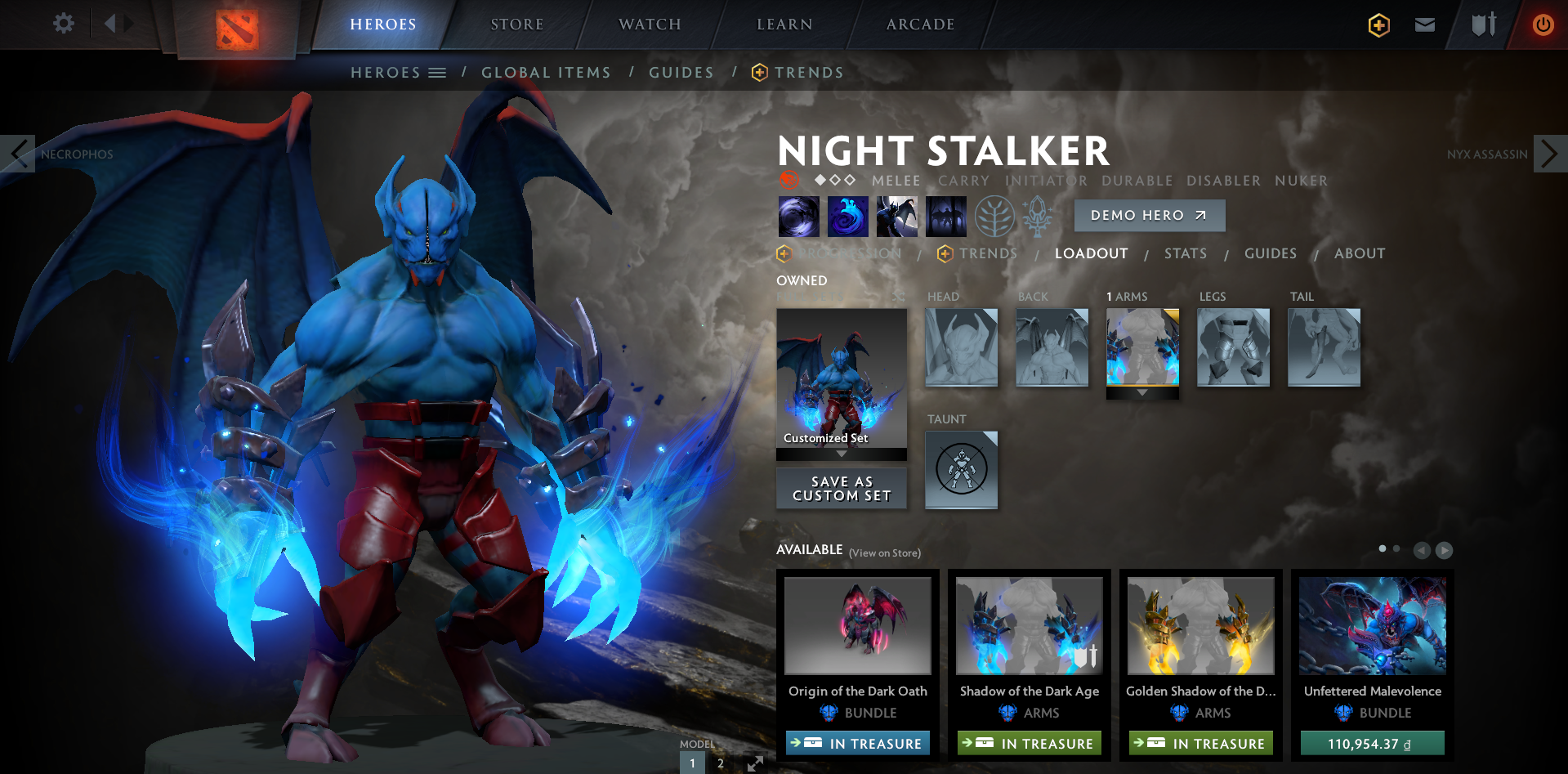Image resolution: width=1568 pixels, height=774 pixels.
Task: Click the DEMO HERO button
Action: click(1149, 215)
